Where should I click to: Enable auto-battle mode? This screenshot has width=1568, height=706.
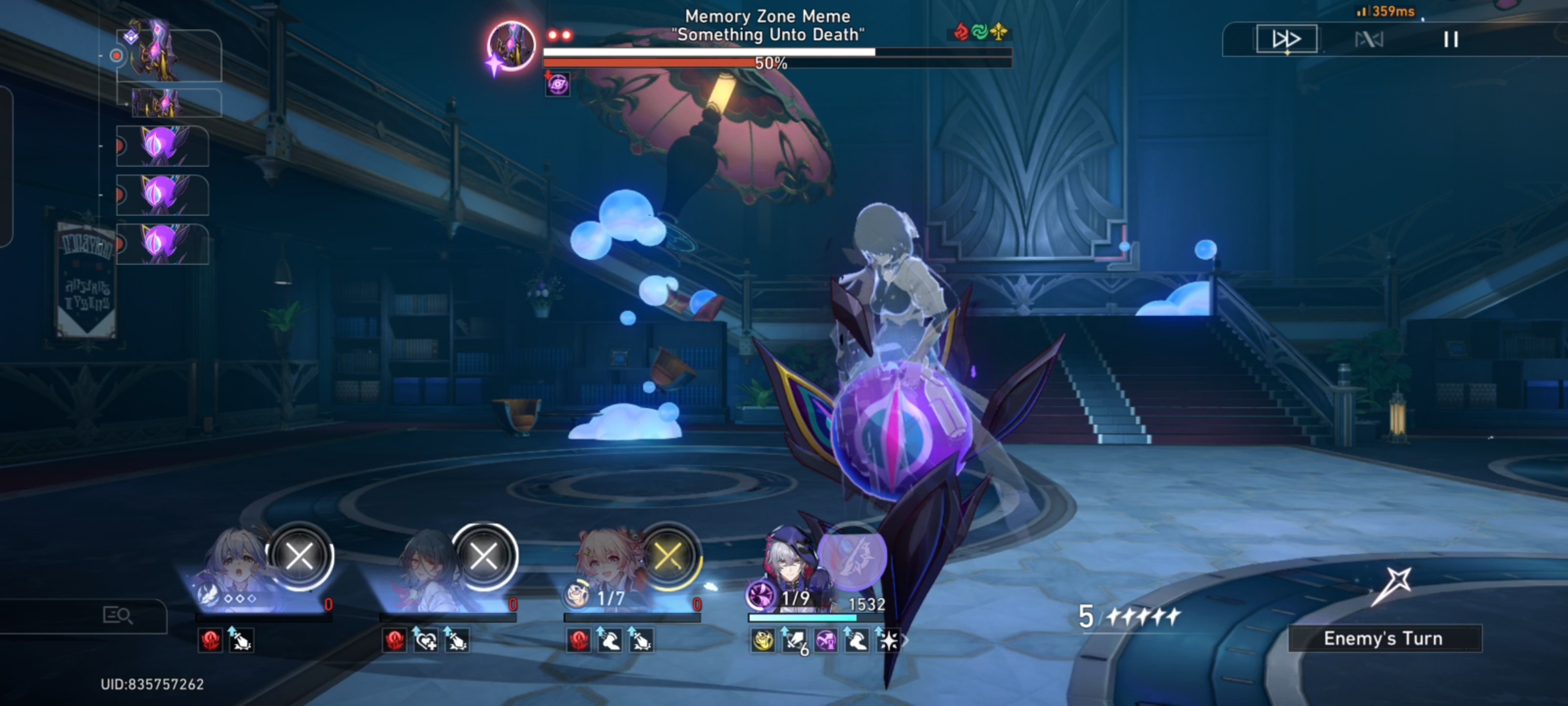(x=1369, y=39)
